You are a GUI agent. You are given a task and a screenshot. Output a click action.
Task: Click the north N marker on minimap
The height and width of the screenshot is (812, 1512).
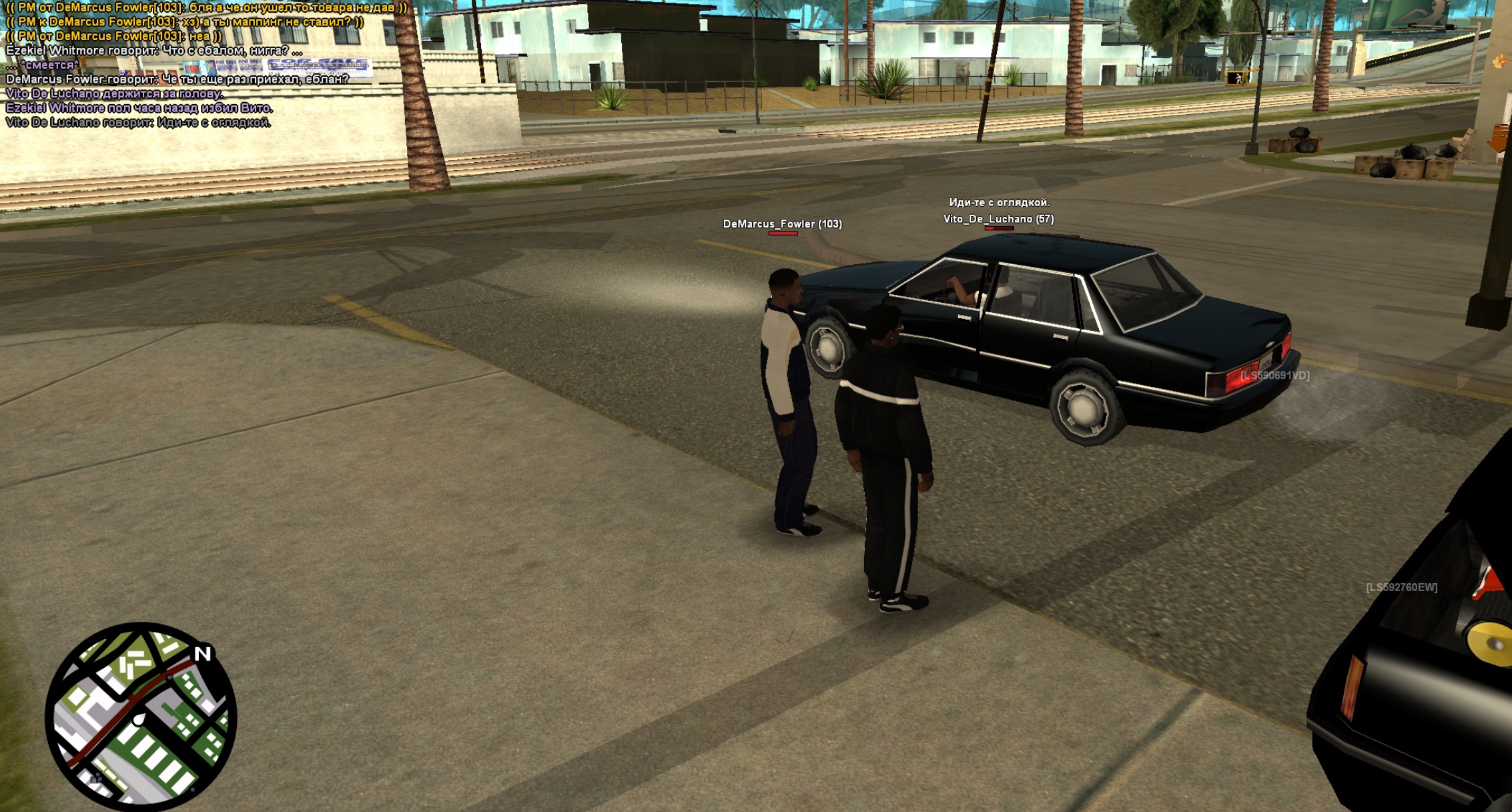203,654
